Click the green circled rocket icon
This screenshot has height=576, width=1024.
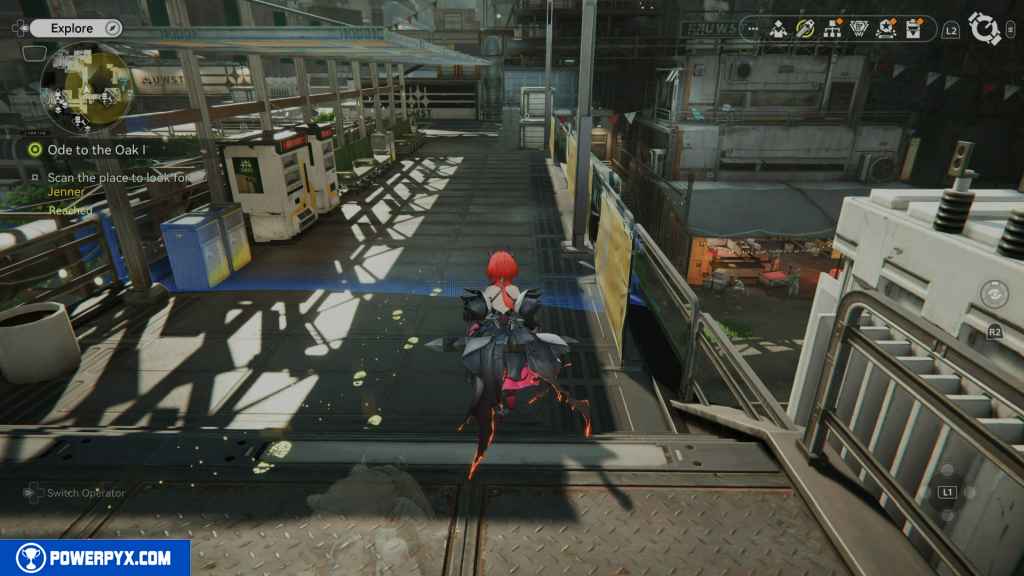[x=804, y=29]
